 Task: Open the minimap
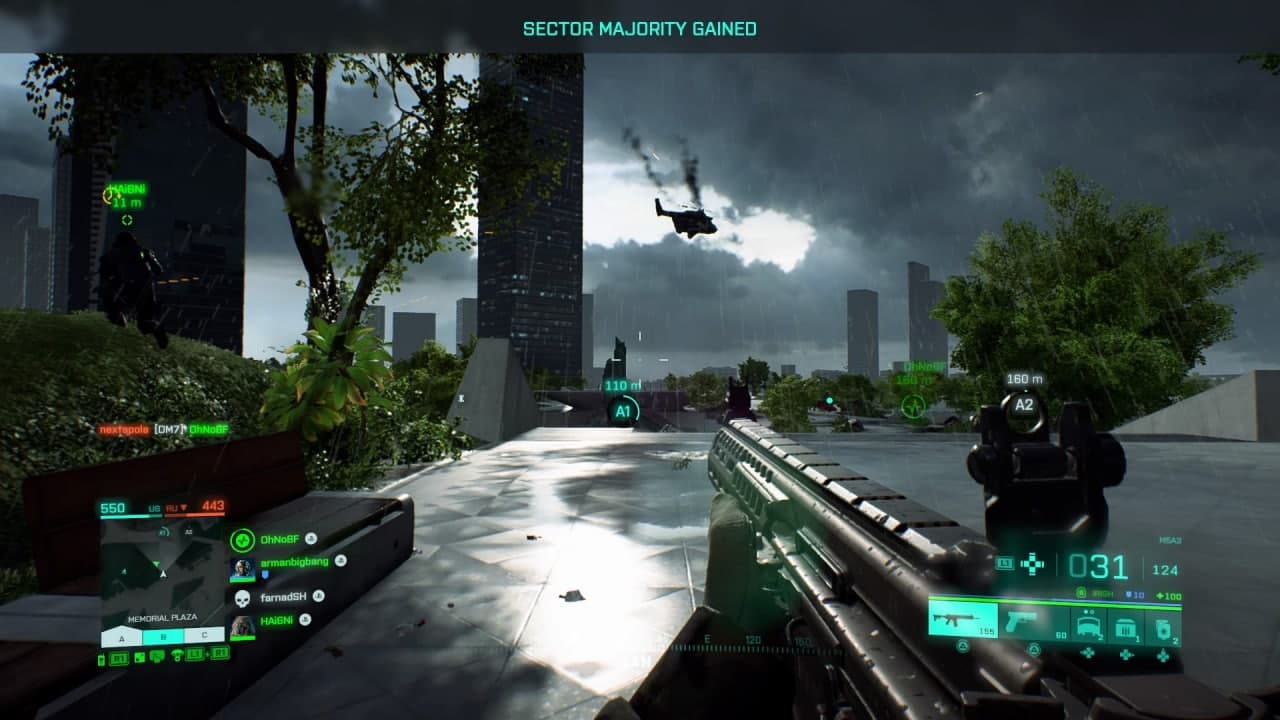(162, 572)
